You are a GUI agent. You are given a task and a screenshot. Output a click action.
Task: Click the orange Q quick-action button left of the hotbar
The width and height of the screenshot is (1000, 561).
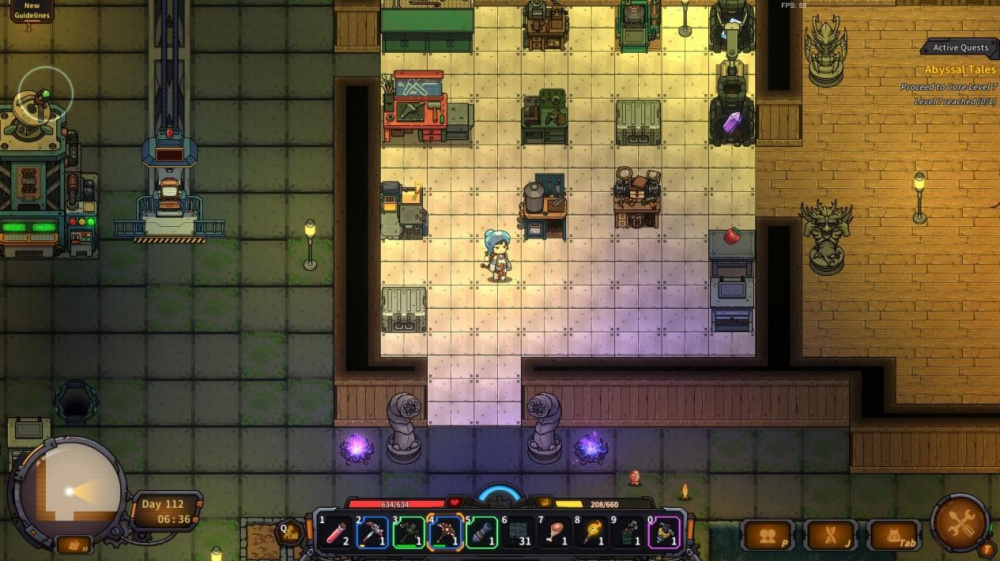(290, 532)
